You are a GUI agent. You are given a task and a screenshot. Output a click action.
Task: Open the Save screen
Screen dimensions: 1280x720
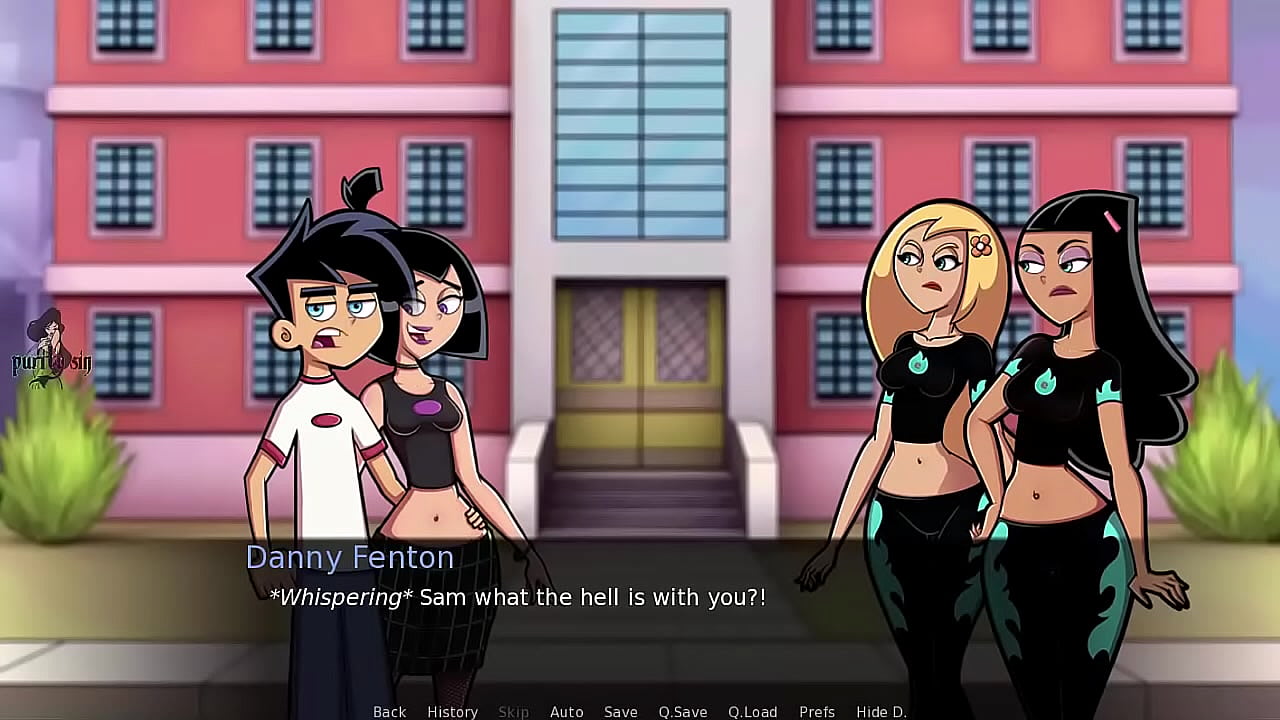[620, 711]
